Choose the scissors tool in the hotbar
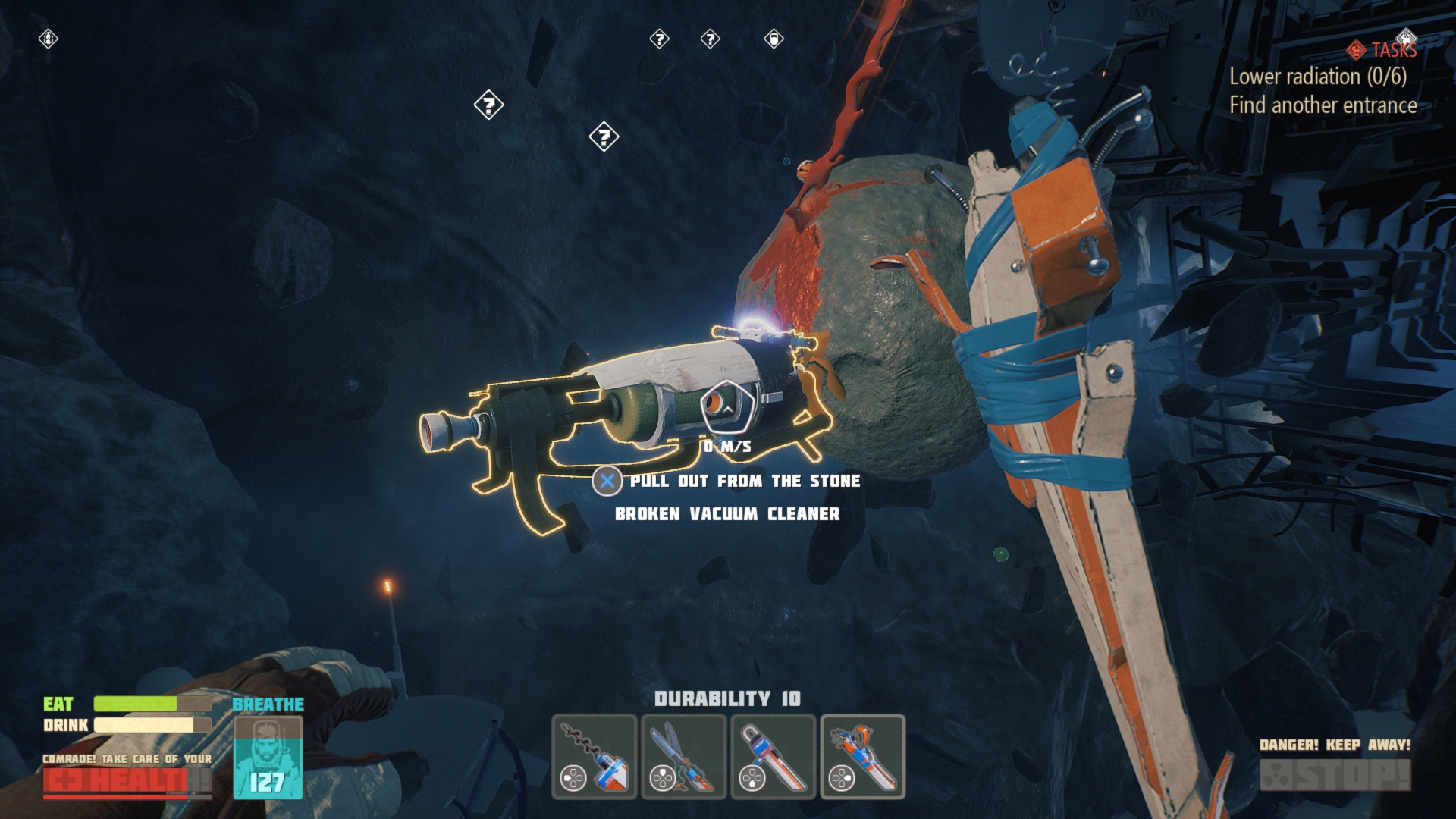This screenshot has height=819, width=1456. pos(684,756)
